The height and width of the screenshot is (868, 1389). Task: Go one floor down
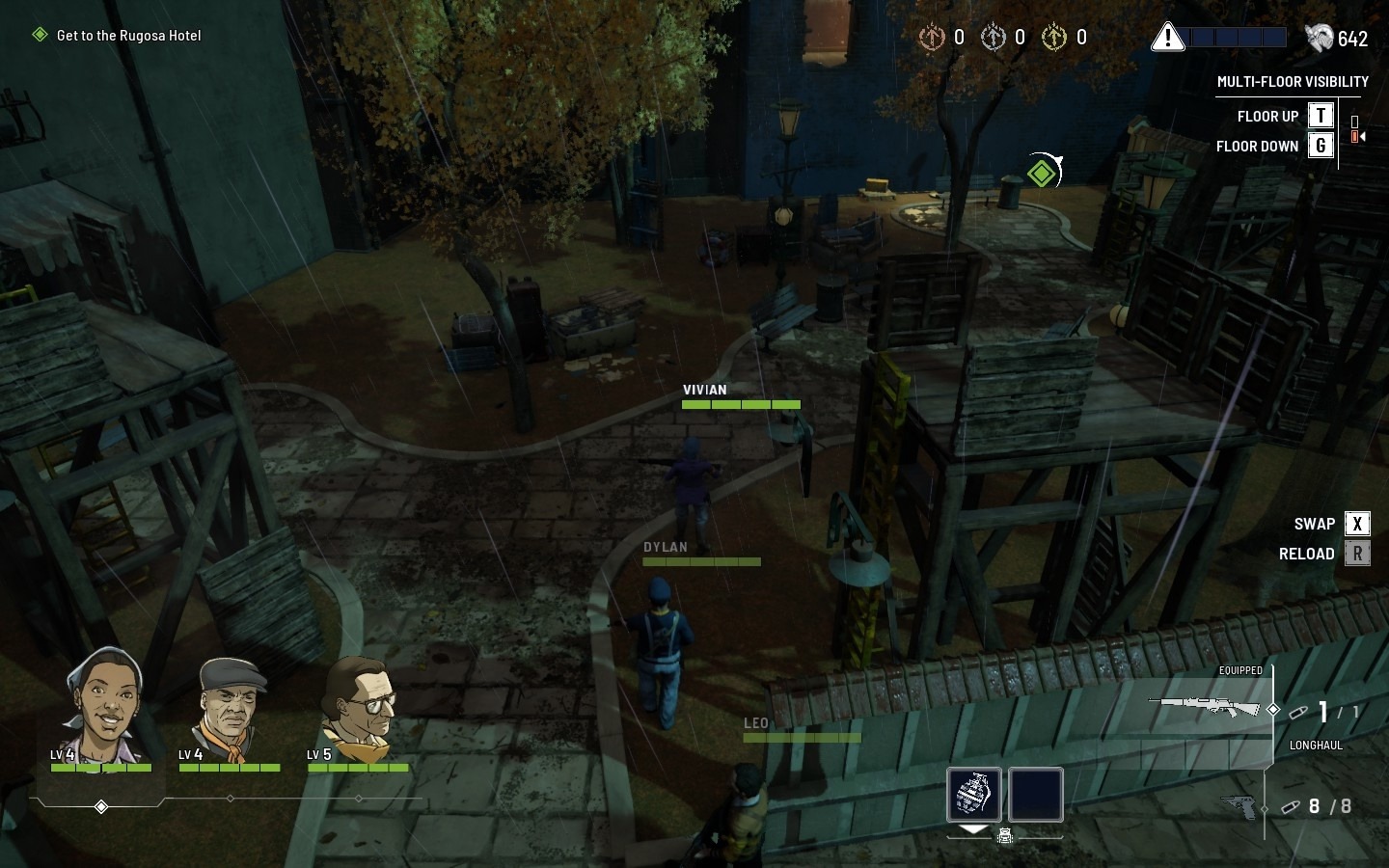[1321, 146]
